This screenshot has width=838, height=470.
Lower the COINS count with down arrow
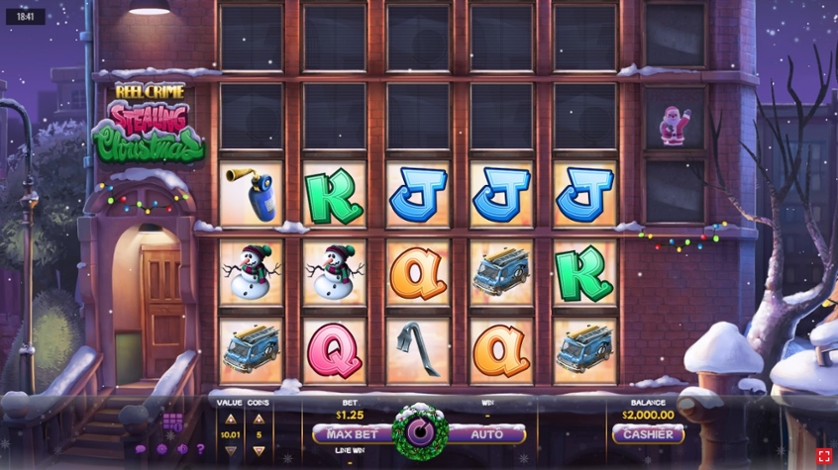click(259, 450)
